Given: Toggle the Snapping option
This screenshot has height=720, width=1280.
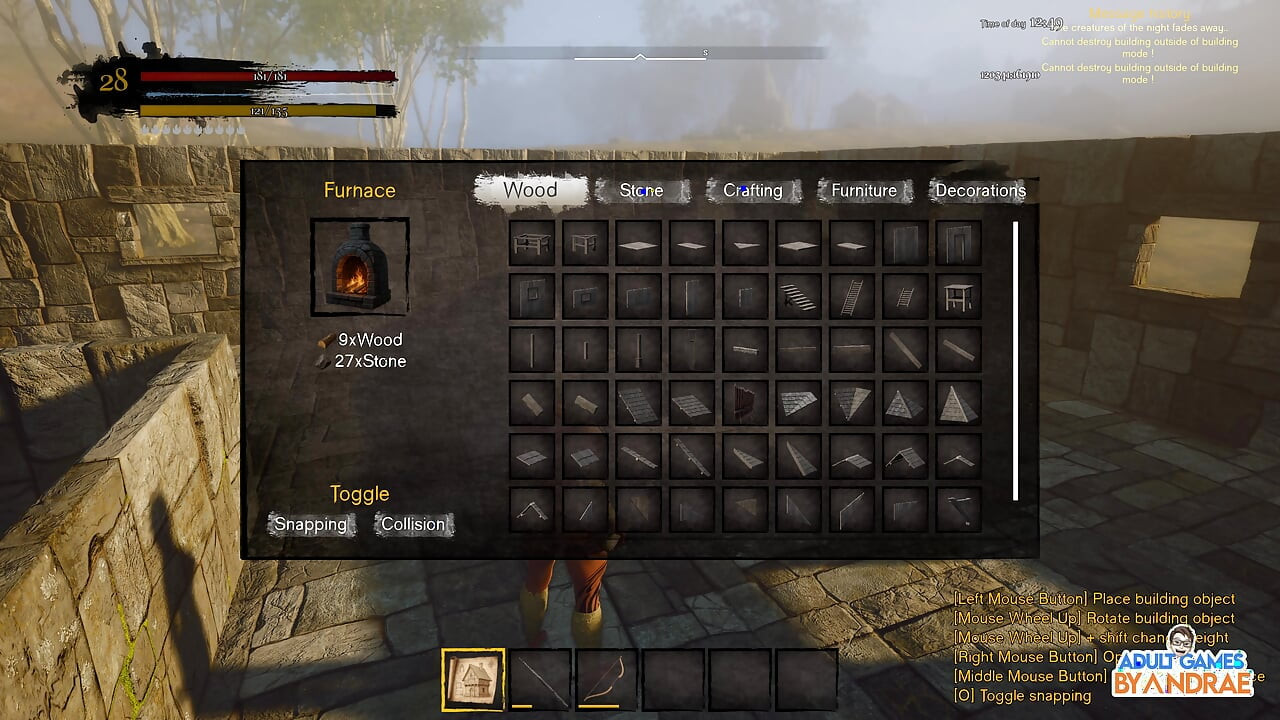Looking at the screenshot, I should pos(311,524).
